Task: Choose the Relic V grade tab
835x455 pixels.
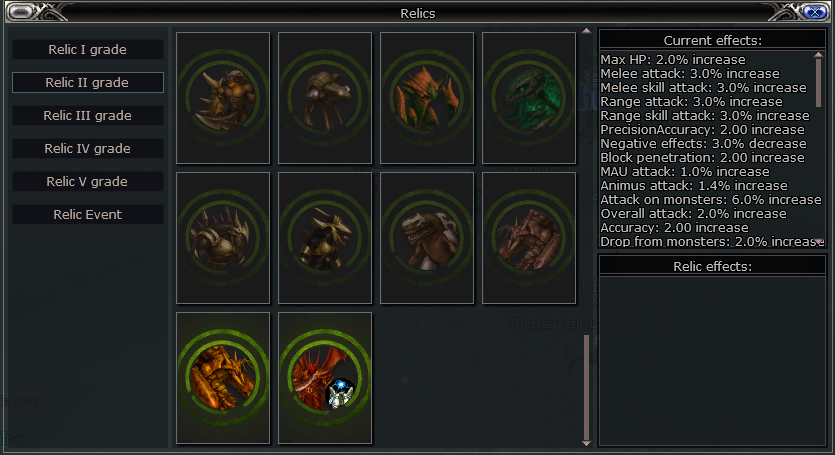Action: 88,181
